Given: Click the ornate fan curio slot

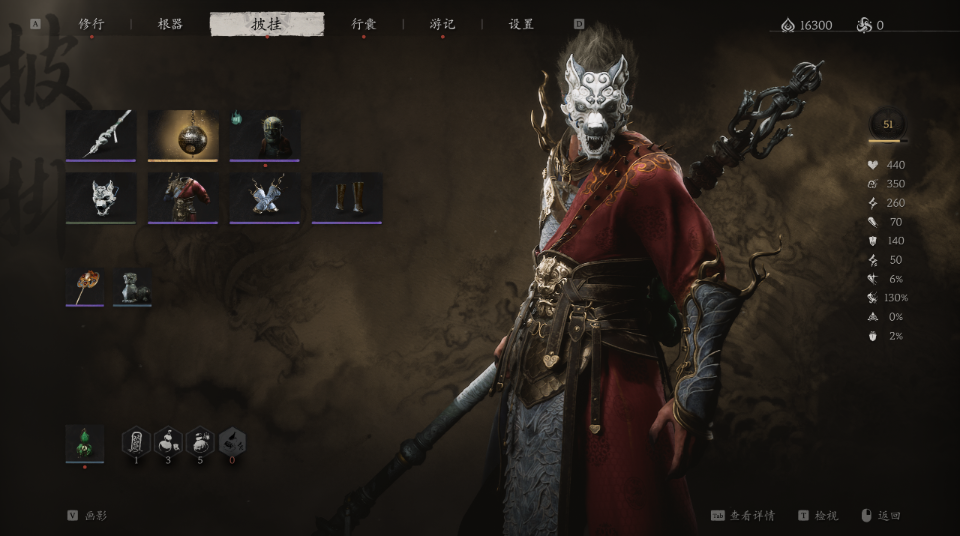Looking at the screenshot, I should coord(84,286).
